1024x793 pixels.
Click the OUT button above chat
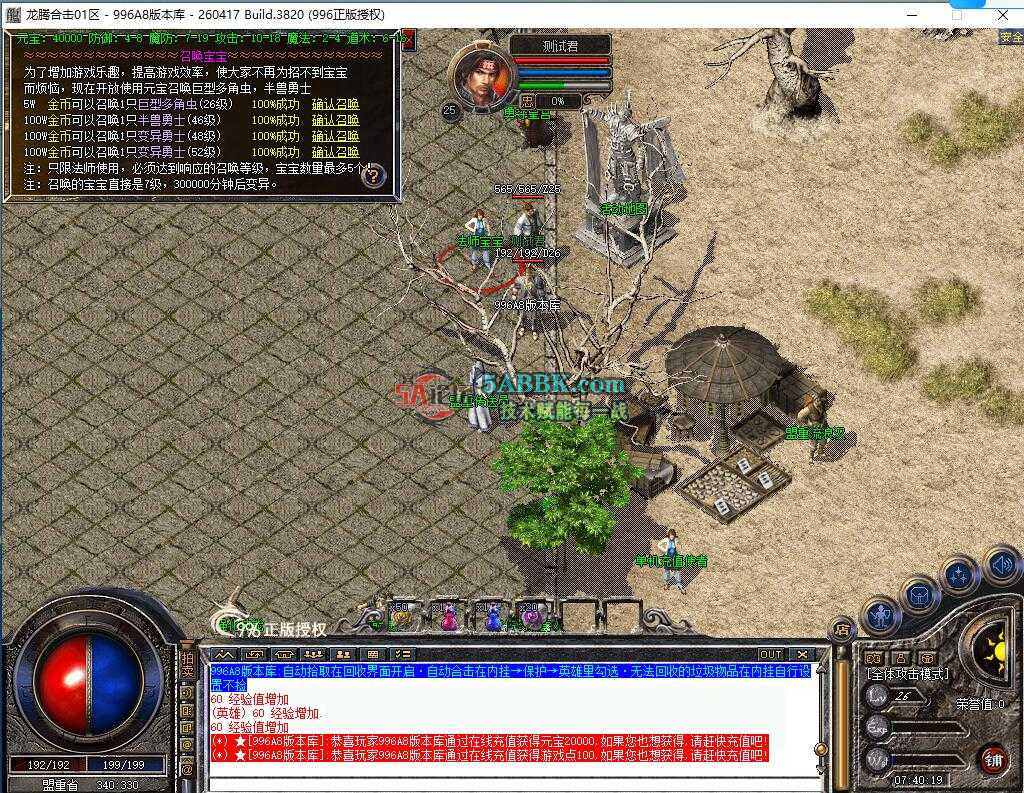pos(770,655)
